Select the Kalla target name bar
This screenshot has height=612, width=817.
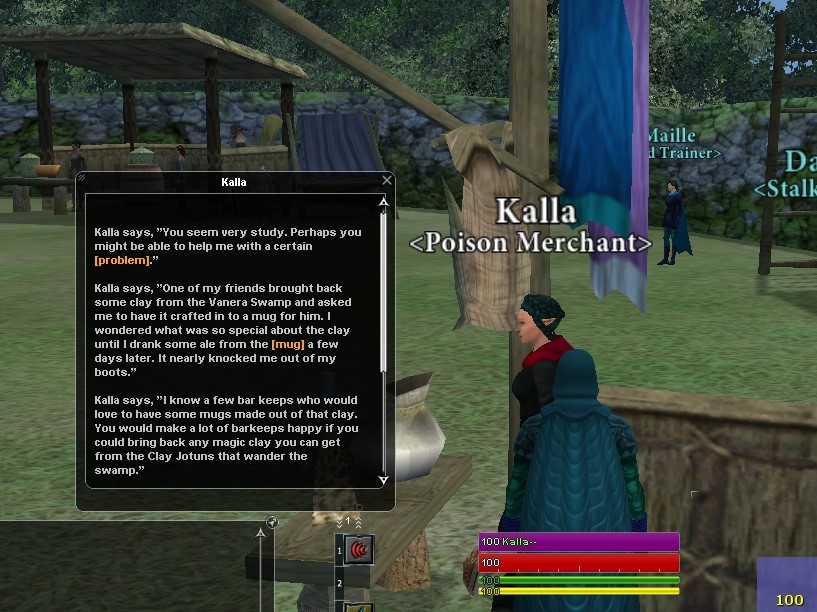(579, 542)
